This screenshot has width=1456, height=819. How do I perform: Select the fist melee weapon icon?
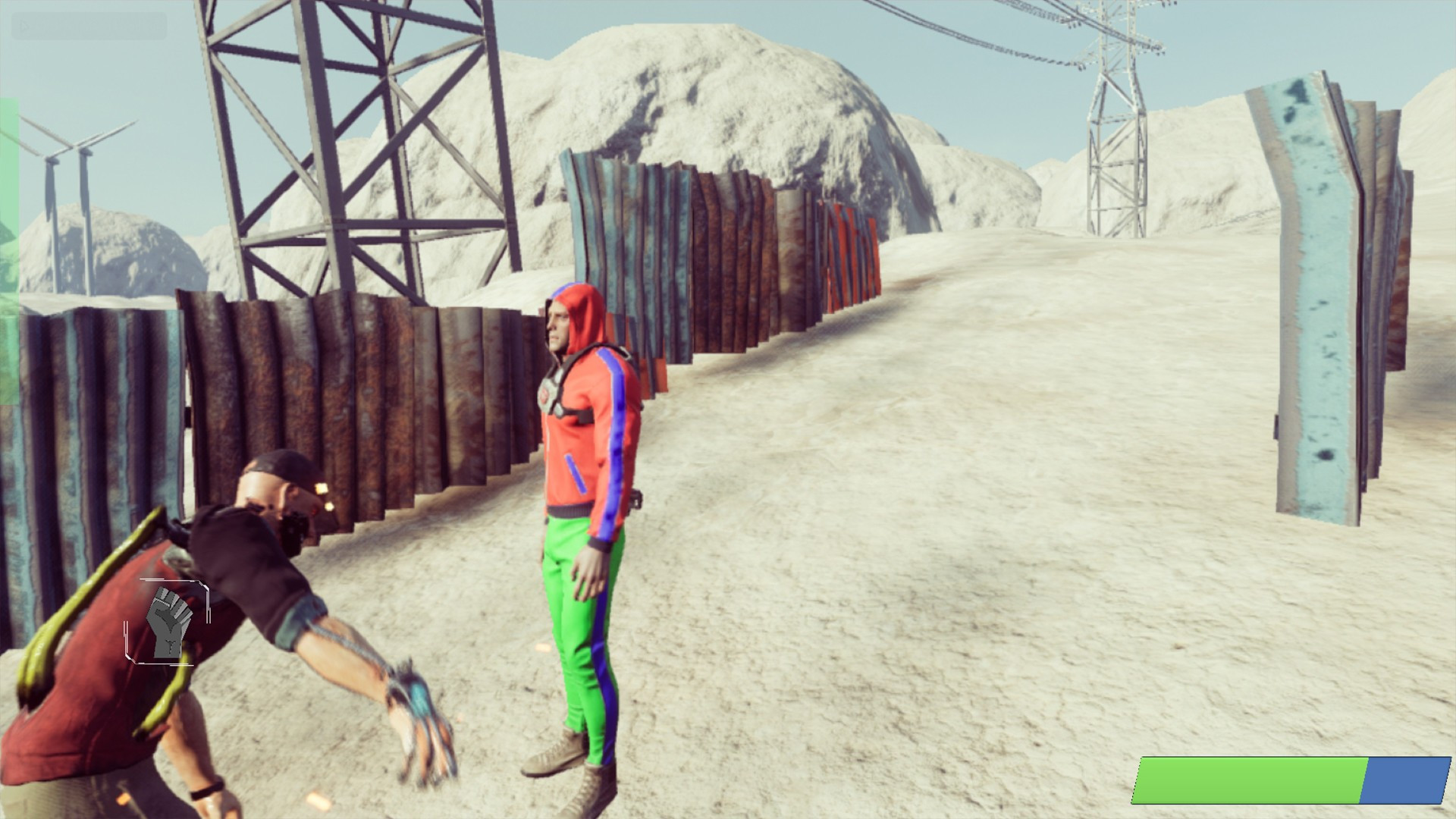pyautogui.click(x=168, y=621)
